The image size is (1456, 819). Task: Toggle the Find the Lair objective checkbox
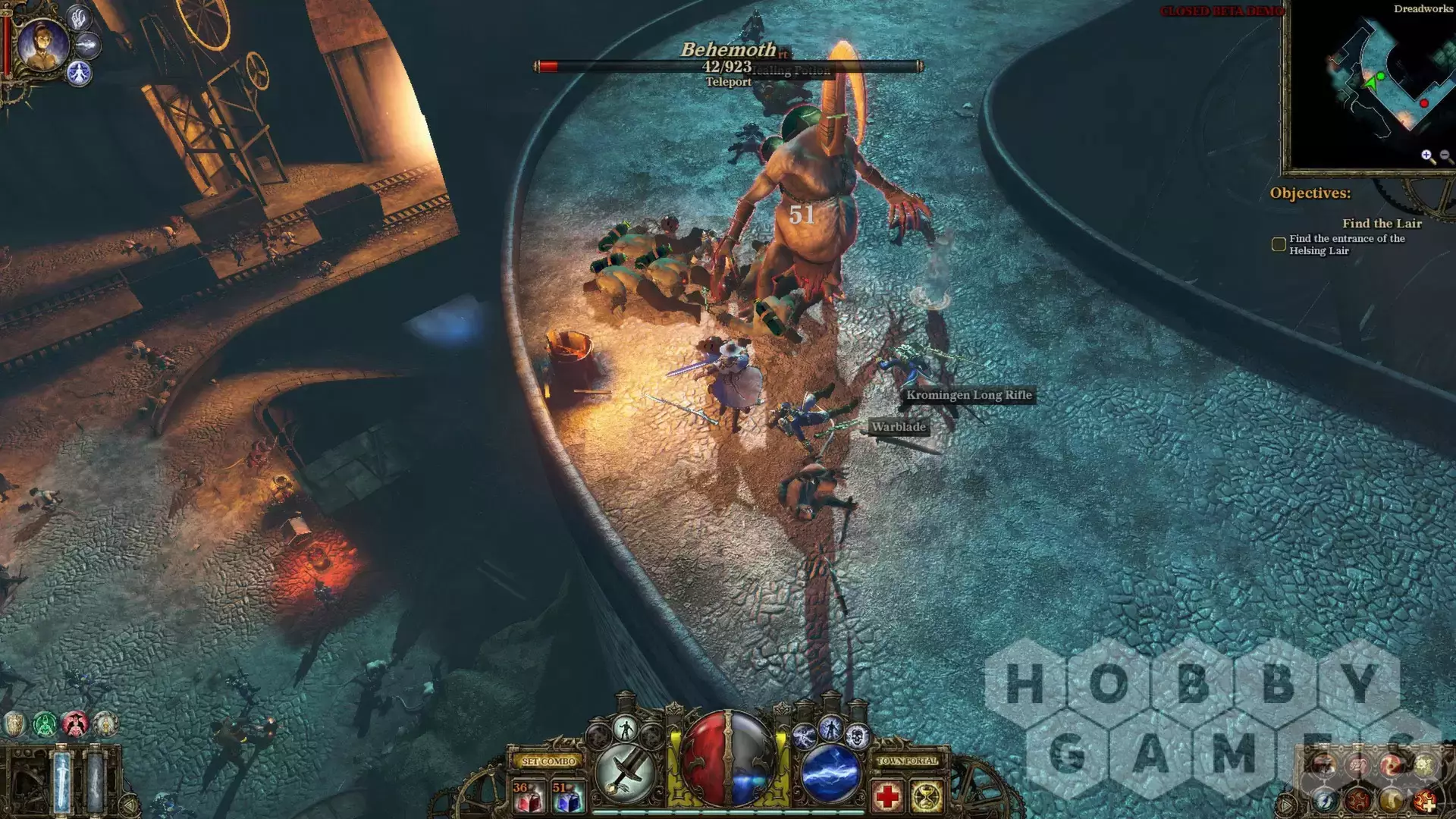coord(1279,244)
